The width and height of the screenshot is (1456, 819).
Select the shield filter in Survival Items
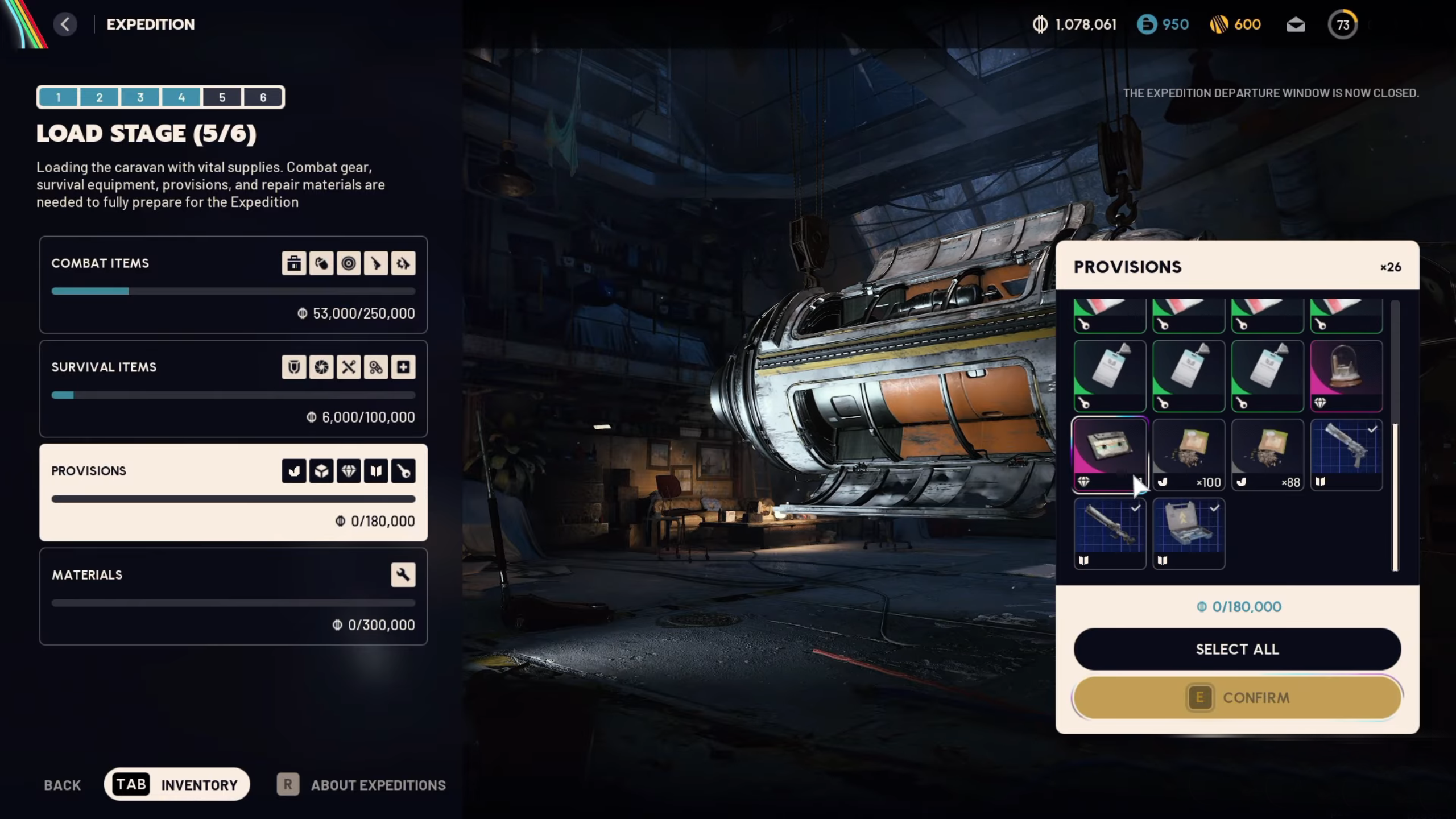click(294, 367)
